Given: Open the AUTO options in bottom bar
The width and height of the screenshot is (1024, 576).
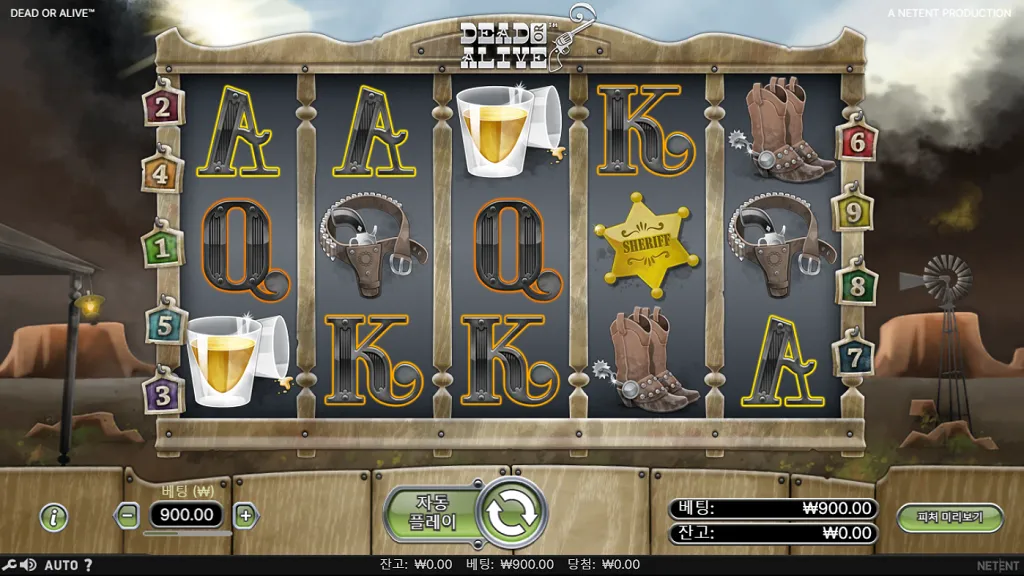Looking at the screenshot, I should coord(61,566).
